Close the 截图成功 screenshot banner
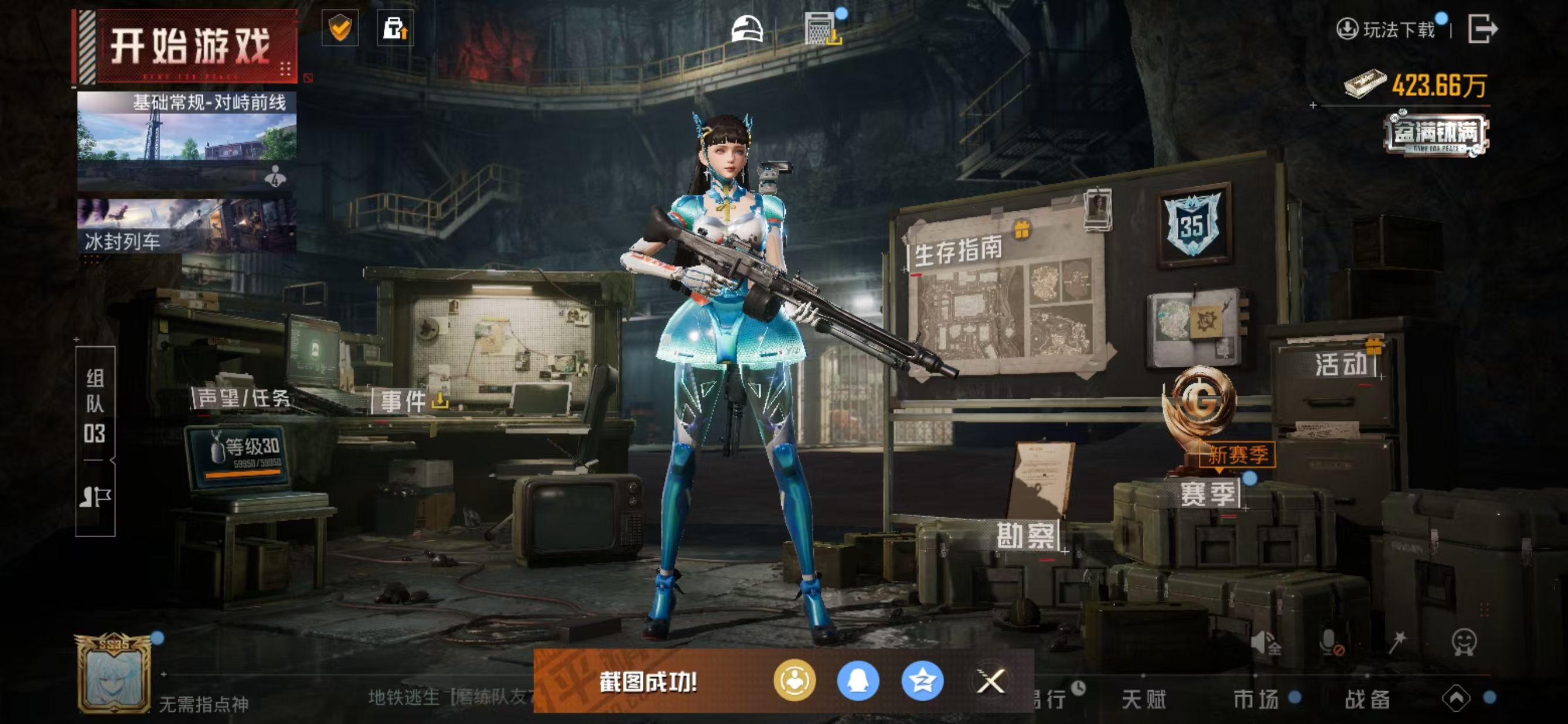The image size is (1568, 724). pyautogui.click(x=990, y=681)
